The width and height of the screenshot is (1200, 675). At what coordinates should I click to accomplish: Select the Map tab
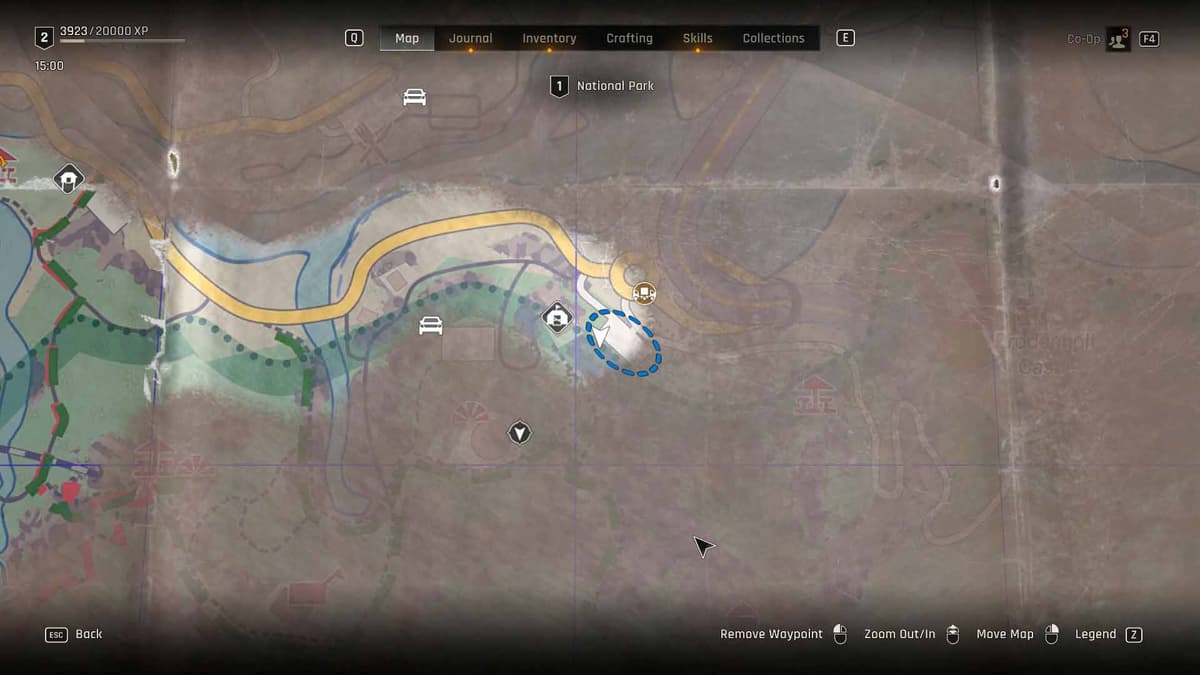(407, 38)
